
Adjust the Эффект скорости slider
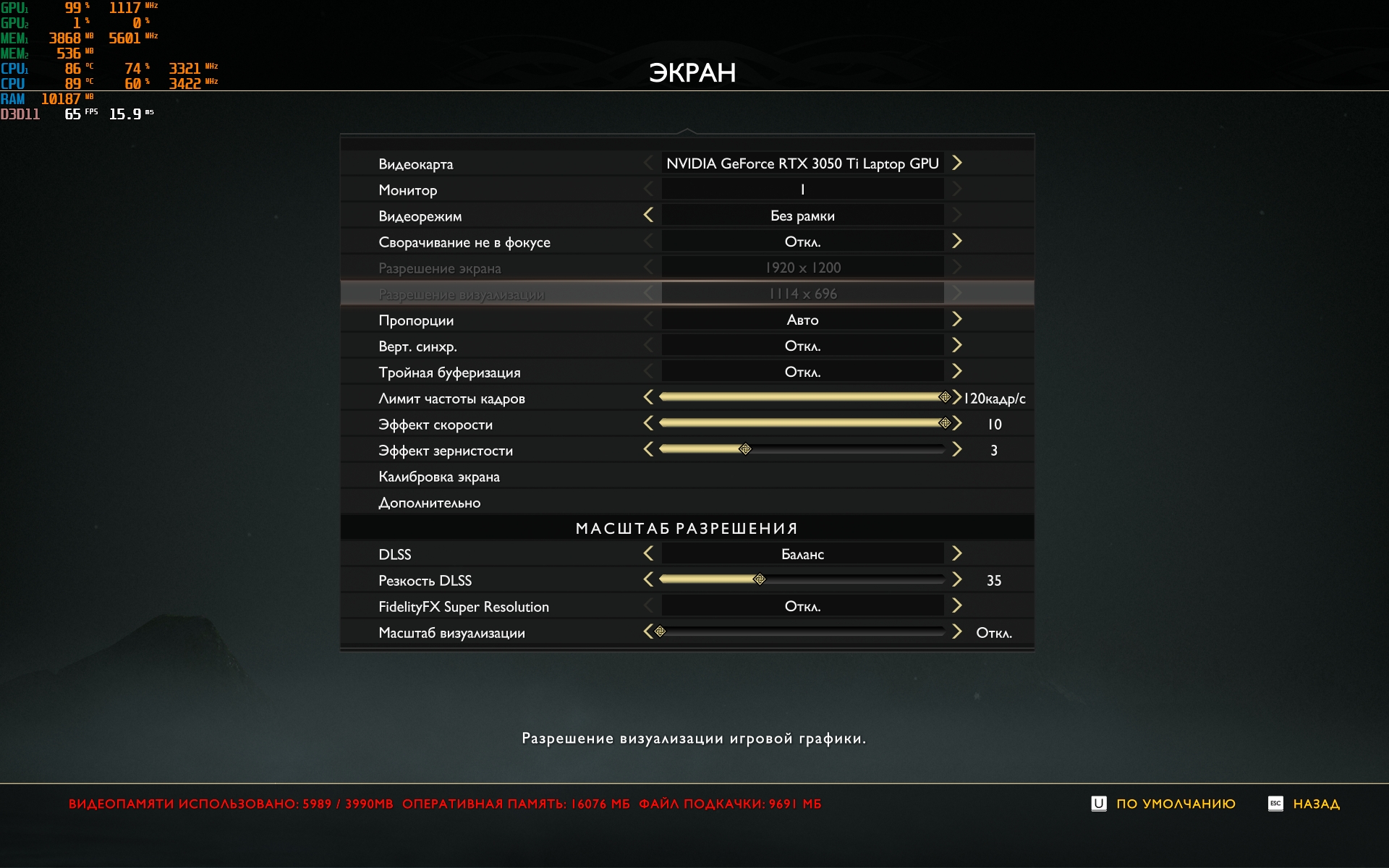802,423
